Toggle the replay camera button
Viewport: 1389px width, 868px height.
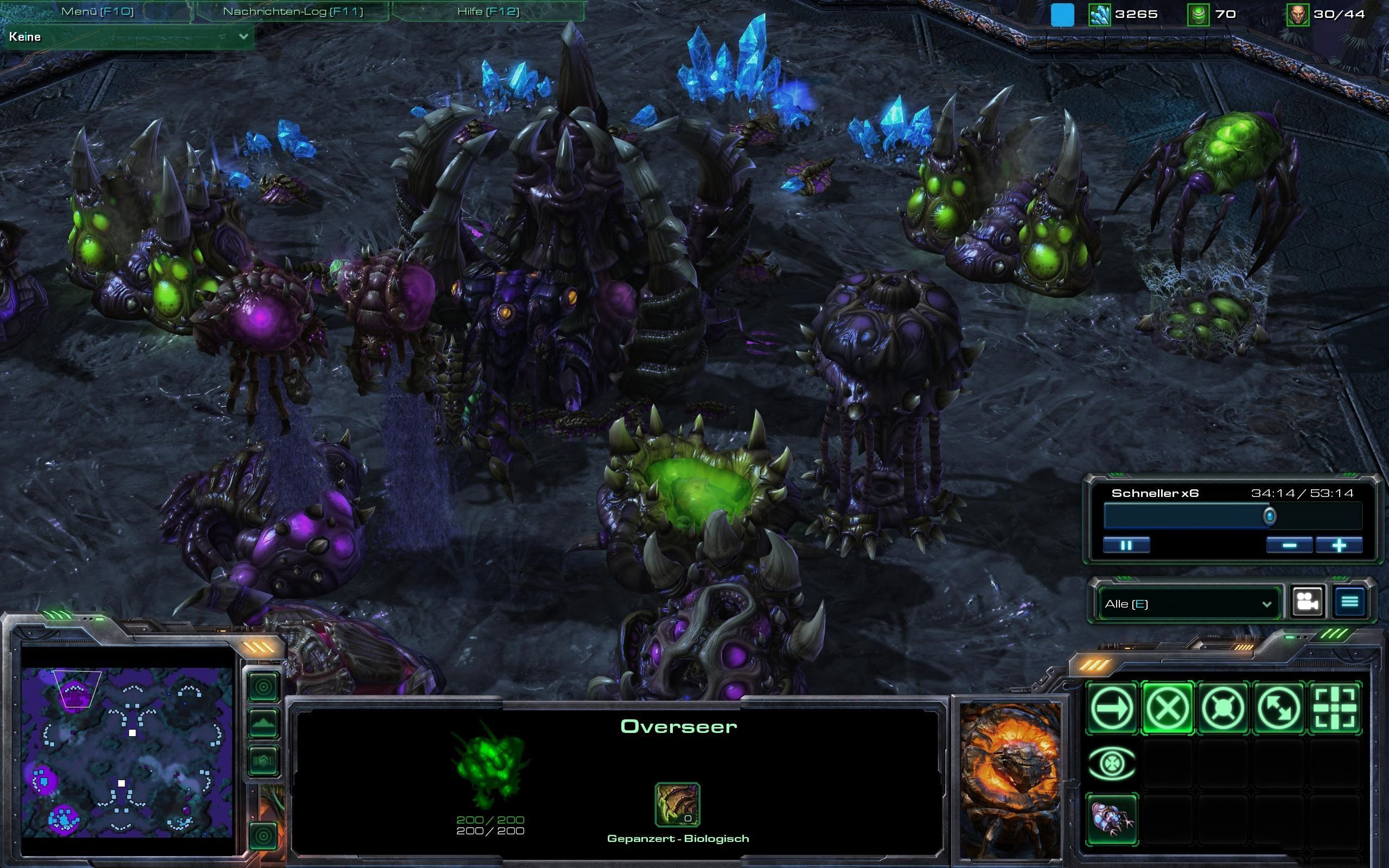[x=1308, y=602]
